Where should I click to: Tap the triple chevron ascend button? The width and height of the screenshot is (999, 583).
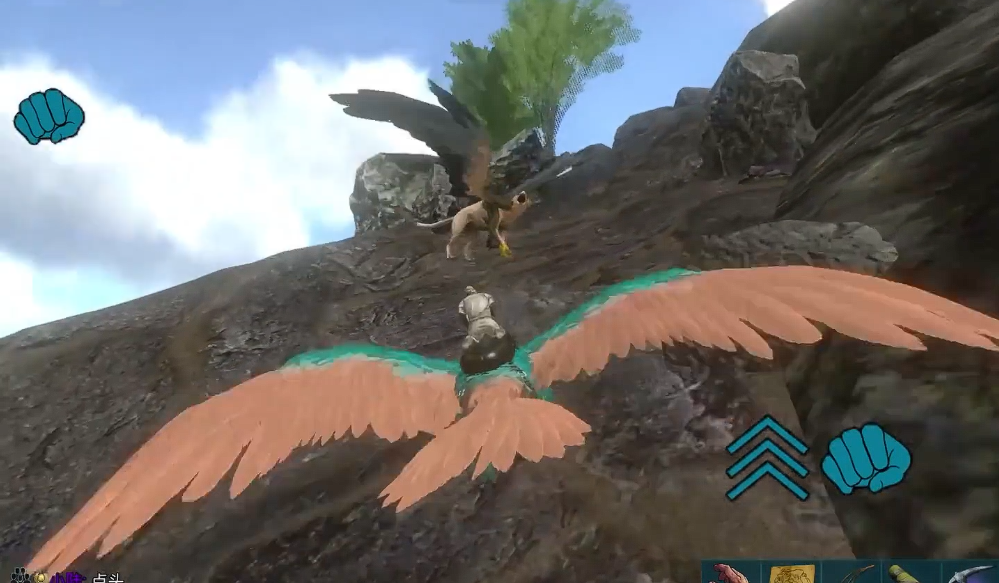767,459
